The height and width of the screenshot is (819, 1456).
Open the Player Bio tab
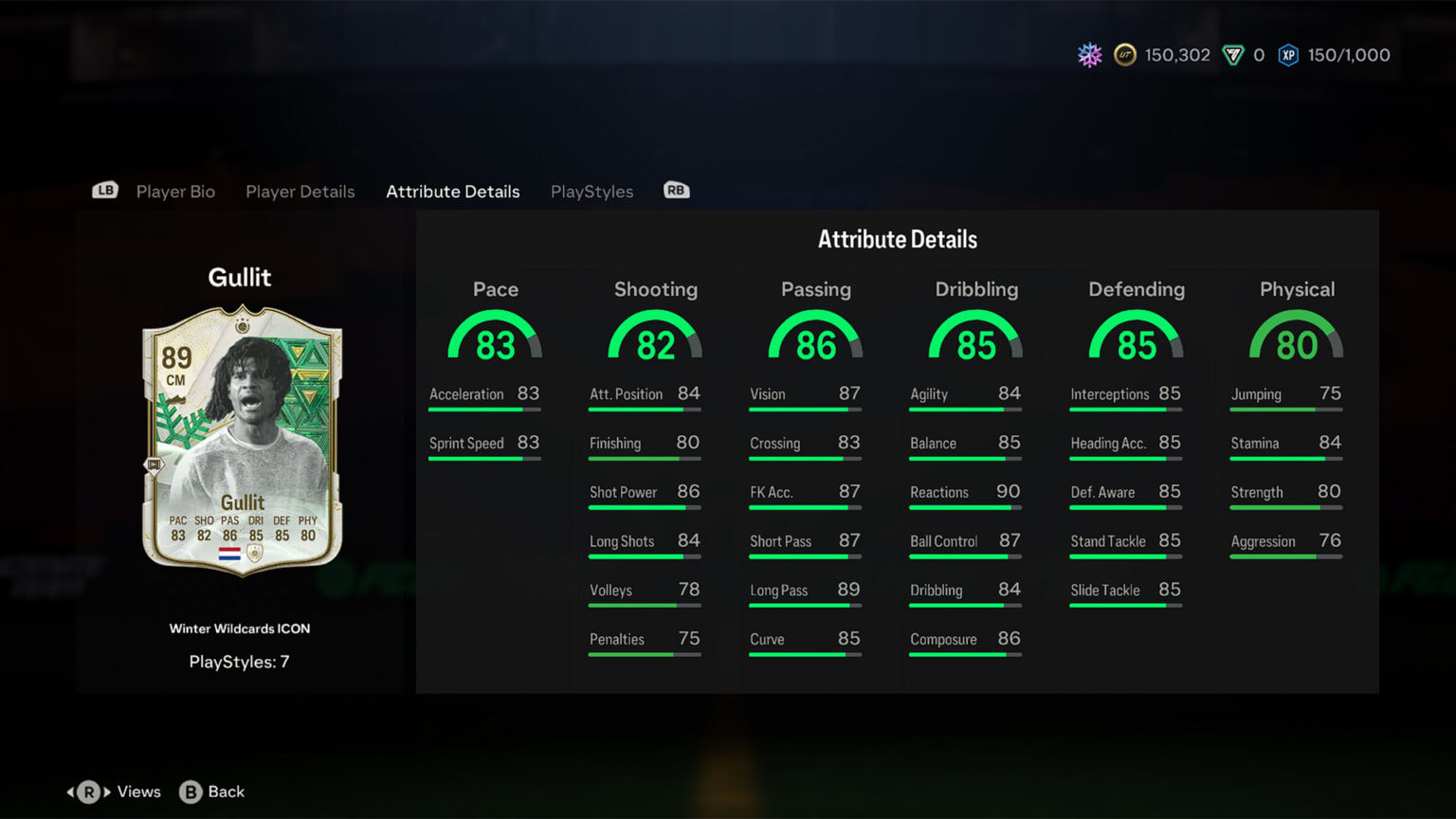coord(175,191)
